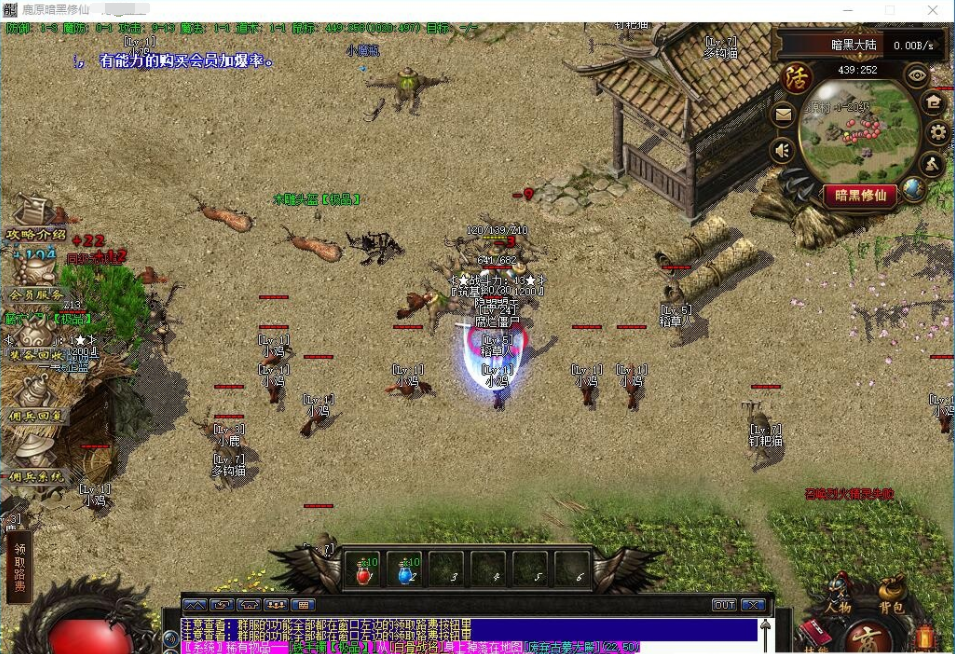The height and width of the screenshot is (654, 955).
Task: Click the 暗黑修仙 red button
Action: (860, 195)
